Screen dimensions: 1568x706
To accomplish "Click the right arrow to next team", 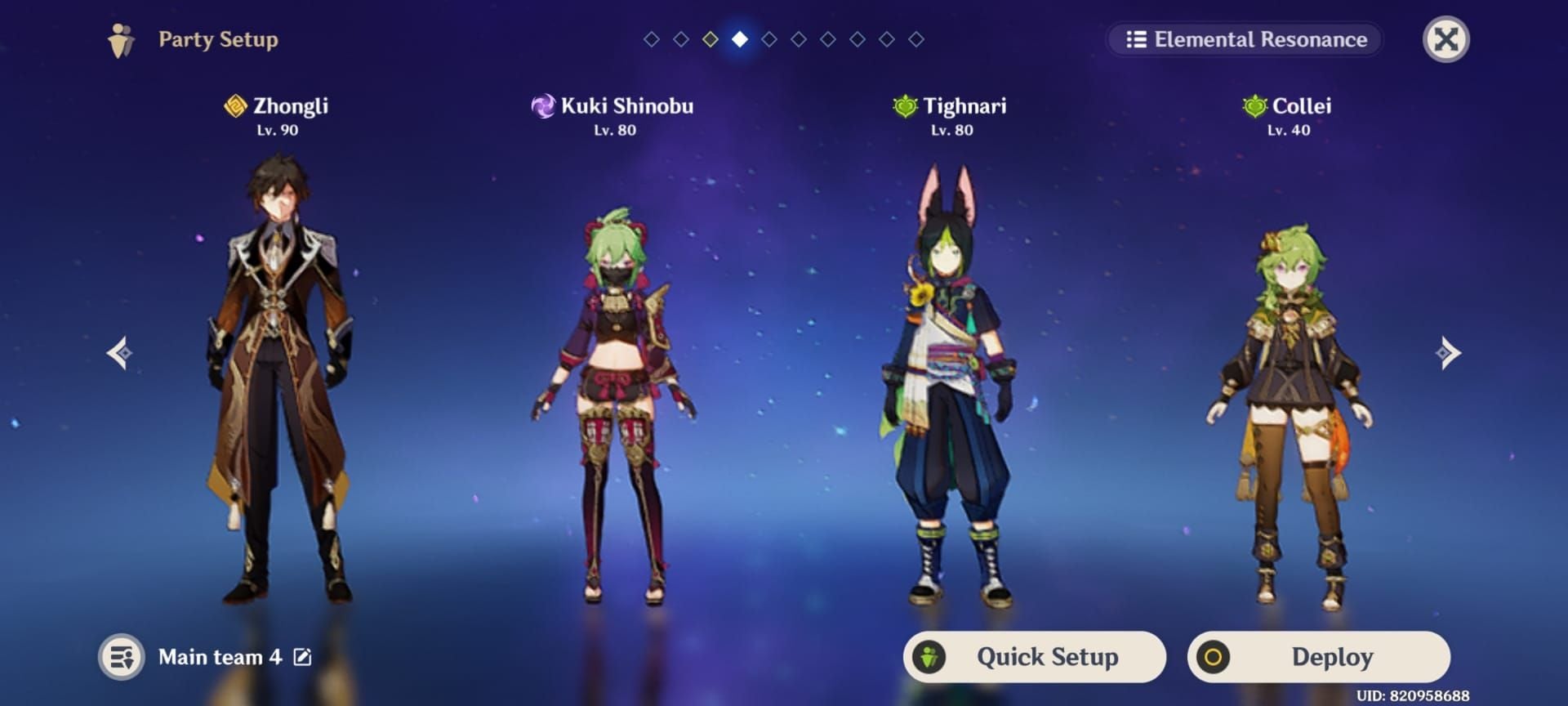I will tap(1447, 353).
